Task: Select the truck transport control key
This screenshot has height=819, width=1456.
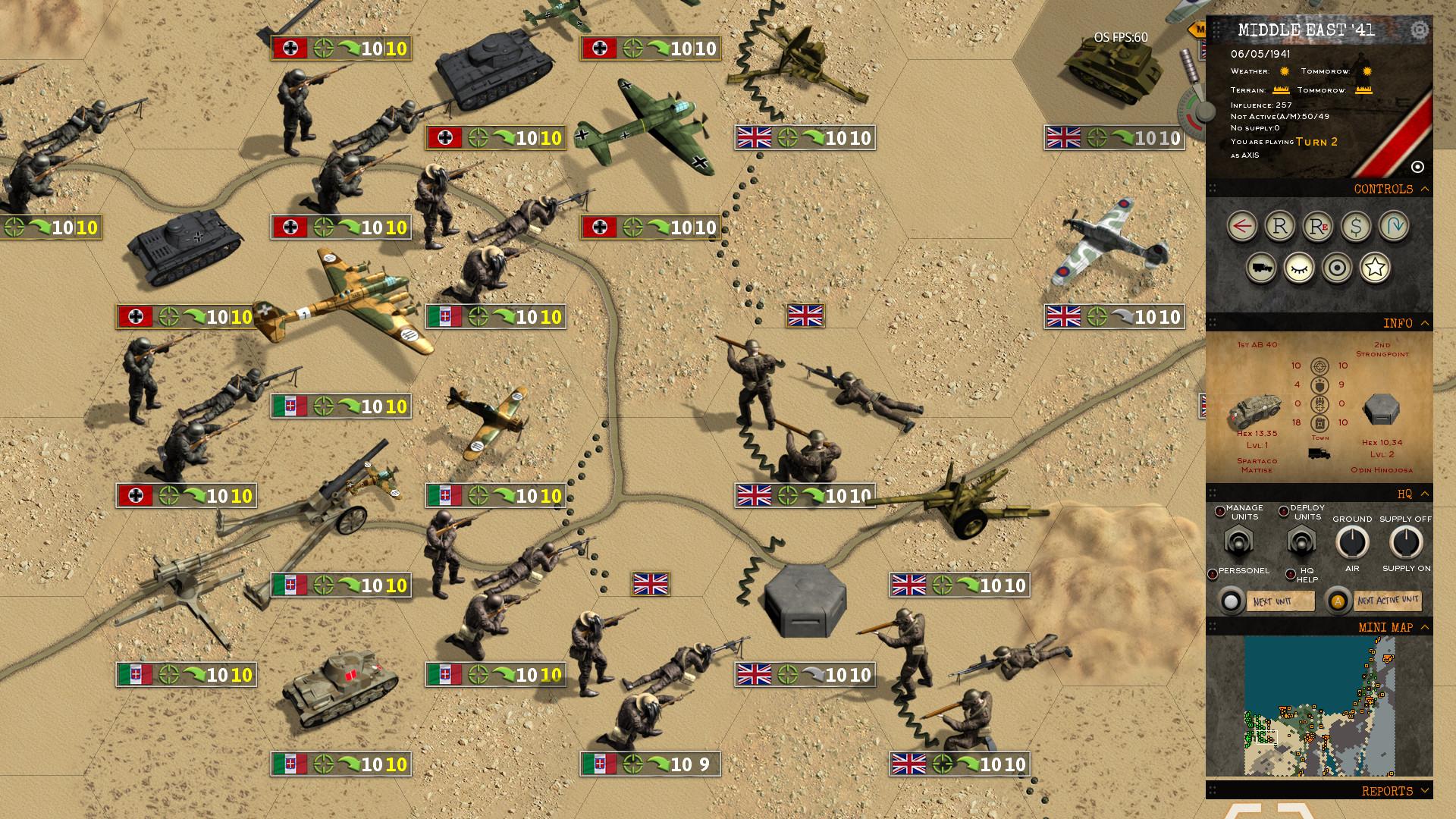Action: coord(1261,268)
